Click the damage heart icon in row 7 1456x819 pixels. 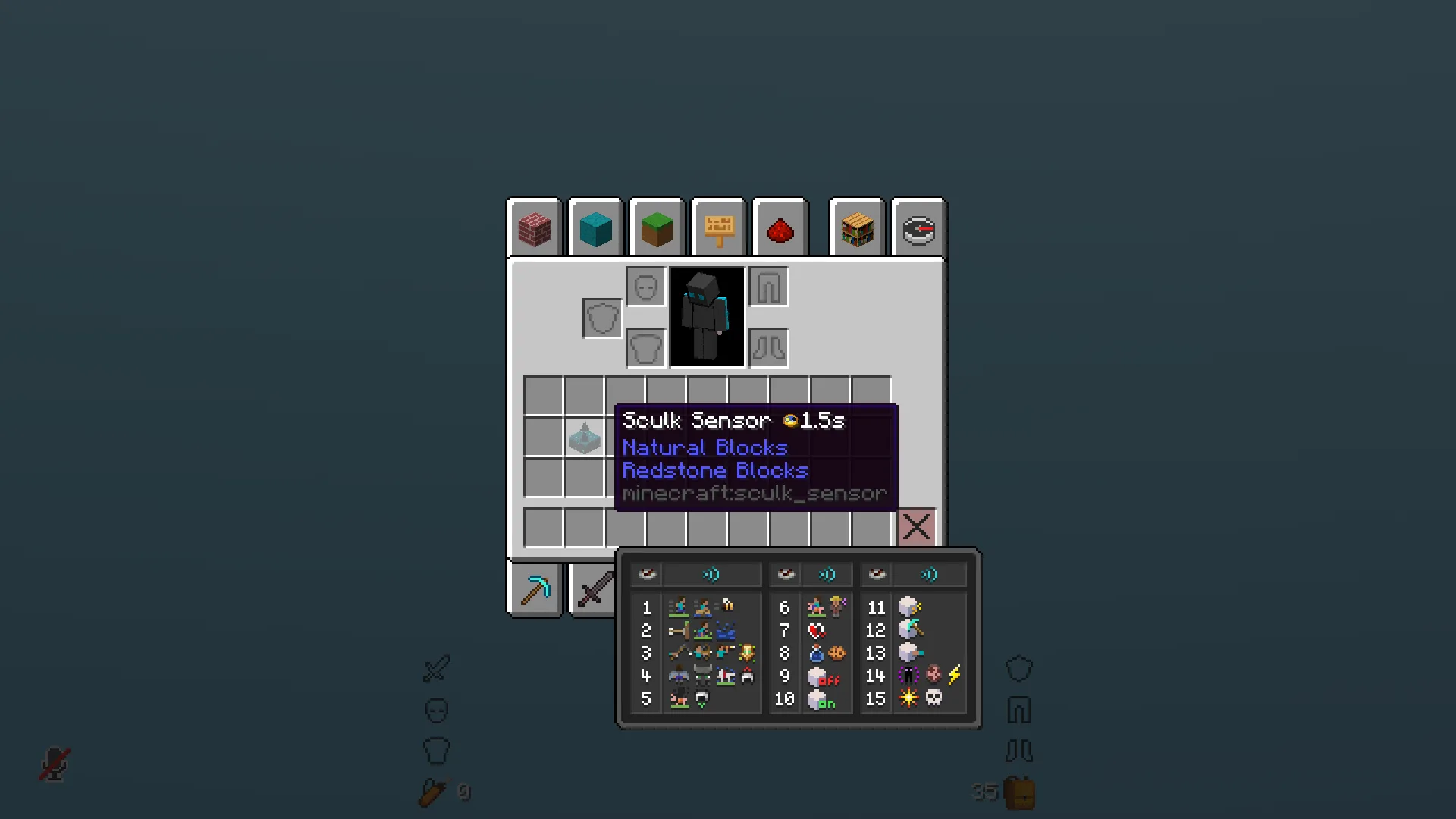pyautogui.click(x=815, y=632)
